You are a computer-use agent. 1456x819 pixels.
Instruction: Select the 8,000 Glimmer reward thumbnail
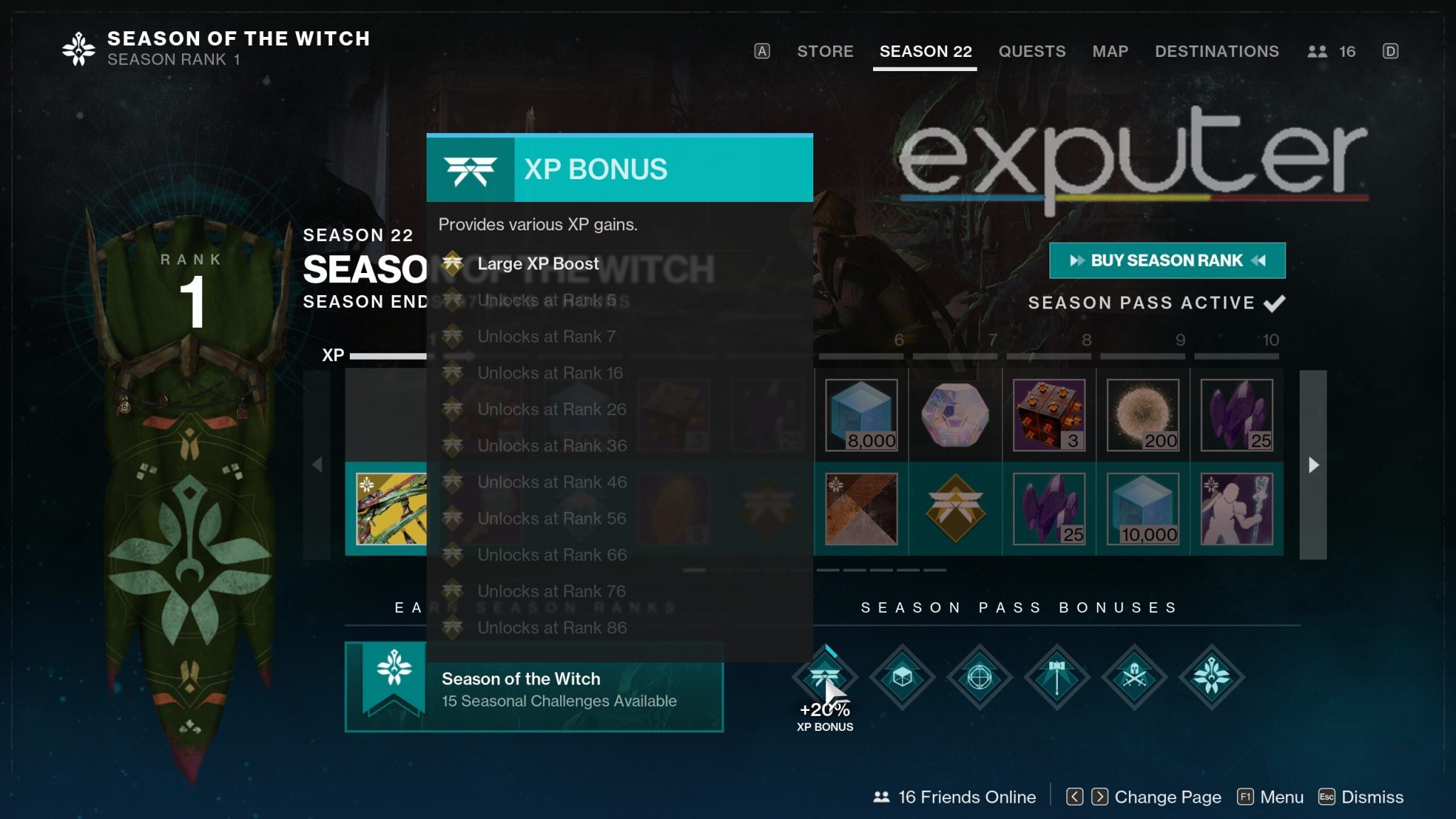point(862,416)
